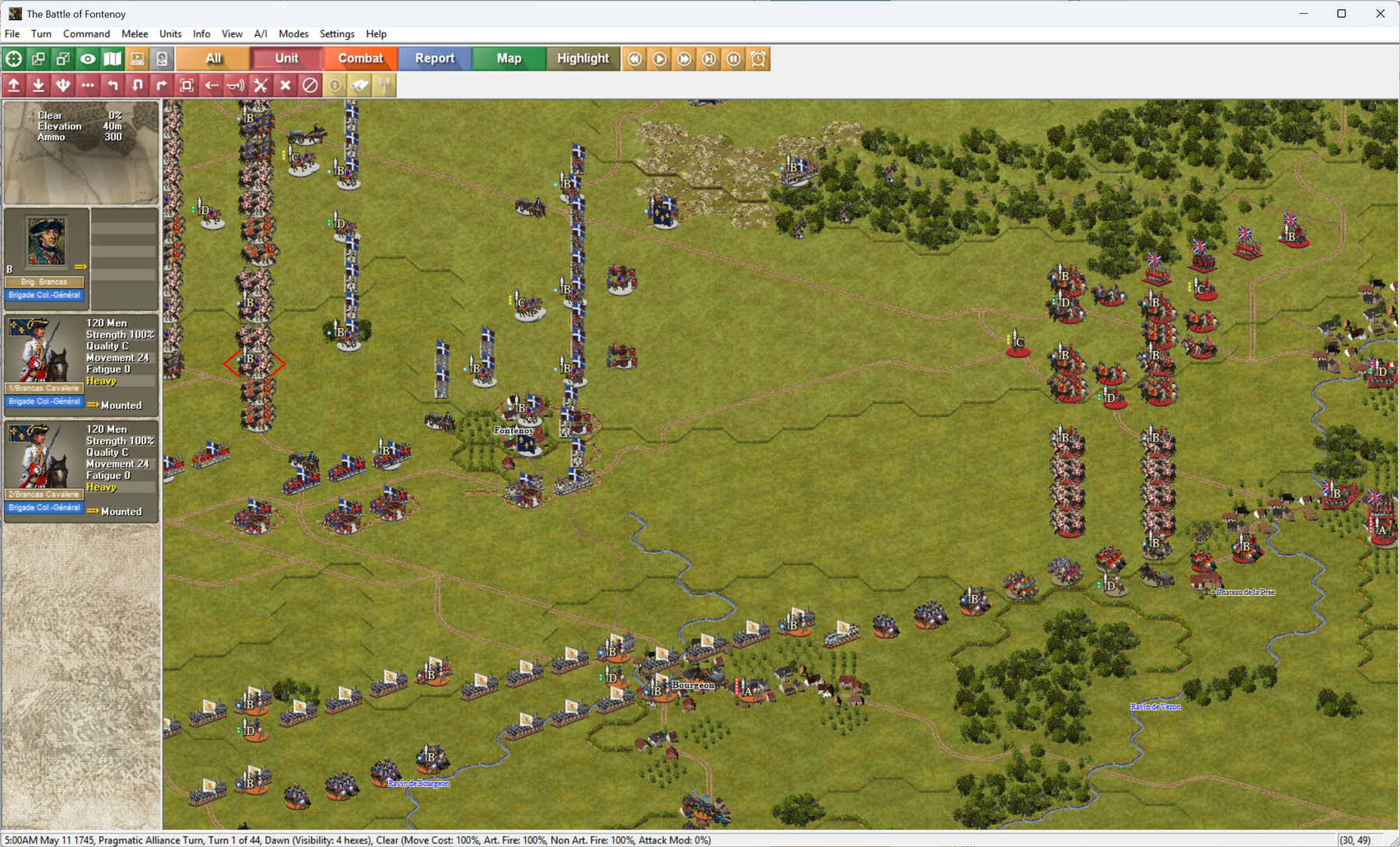Toggle the pause playback control
Image resolution: width=1400 pixels, height=847 pixels.
point(733,58)
